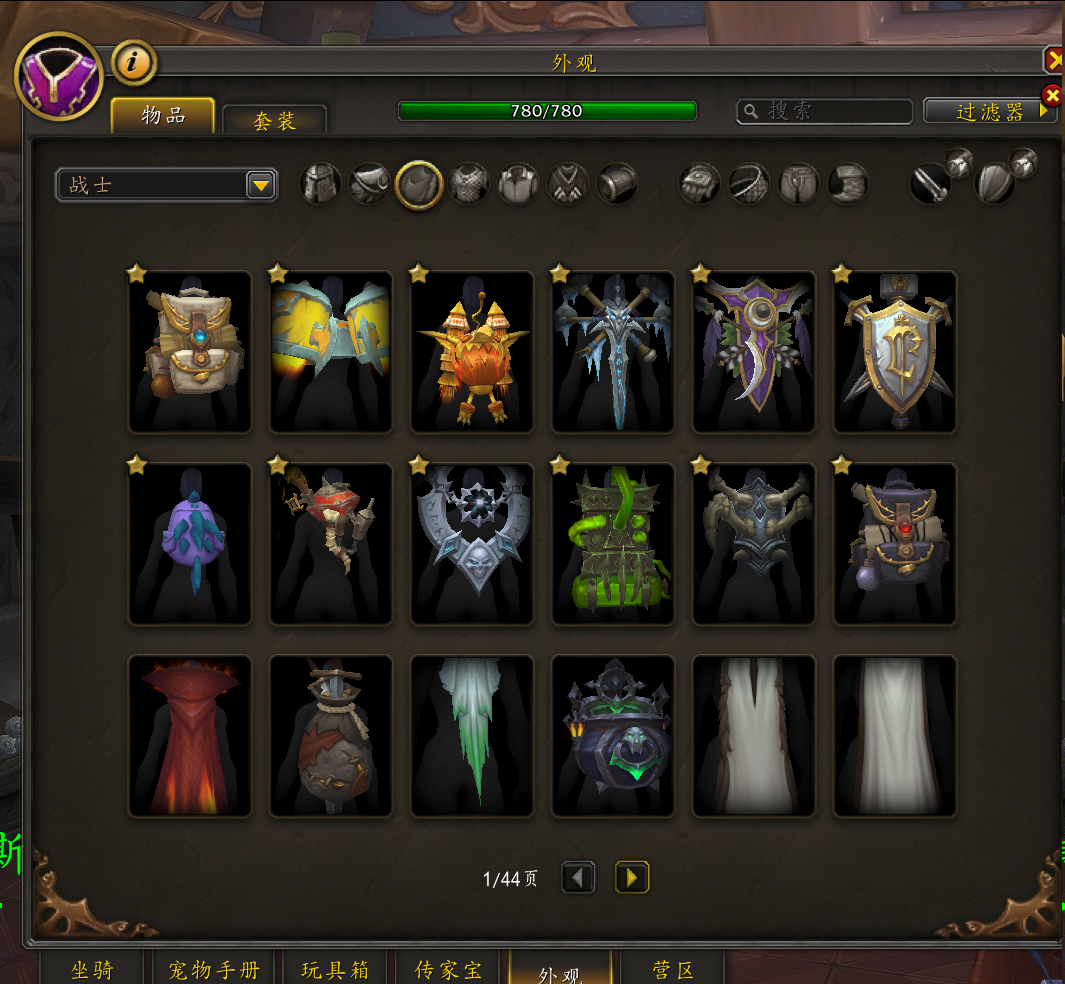Switch to the 套装 tab
The width and height of the screenshot is (1065, 984).
tap(274, 121)
